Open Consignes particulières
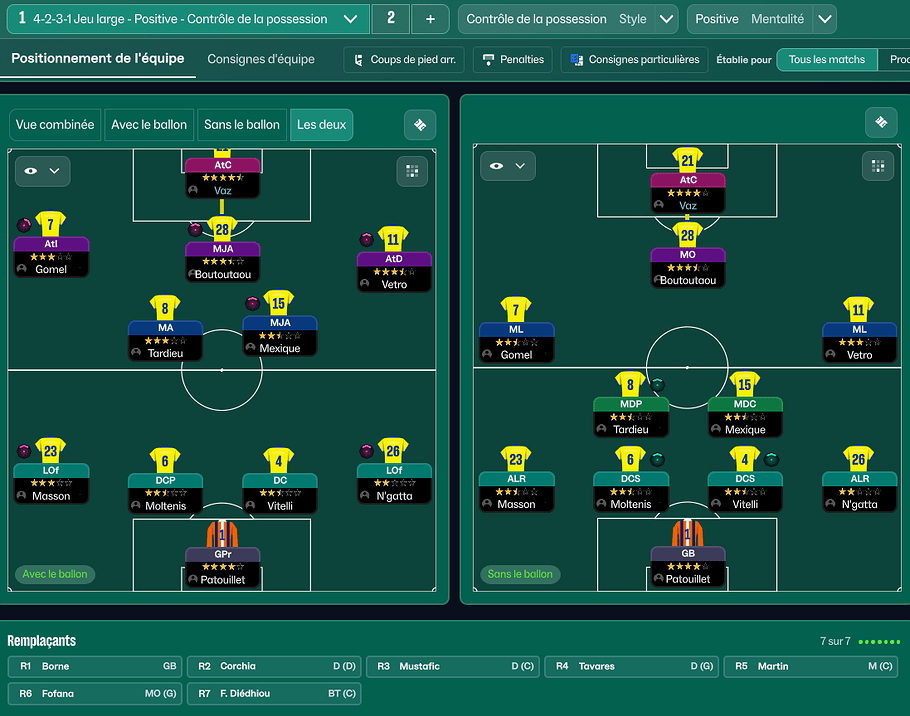 tap(634, 60)
